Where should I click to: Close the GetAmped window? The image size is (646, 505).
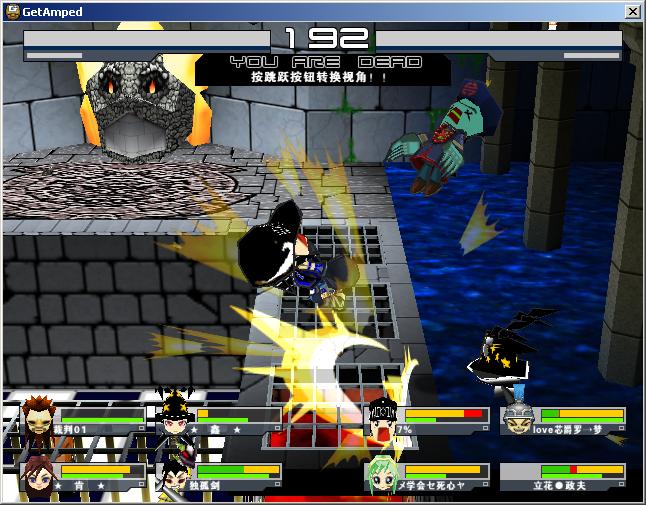[x=632, y=11]
